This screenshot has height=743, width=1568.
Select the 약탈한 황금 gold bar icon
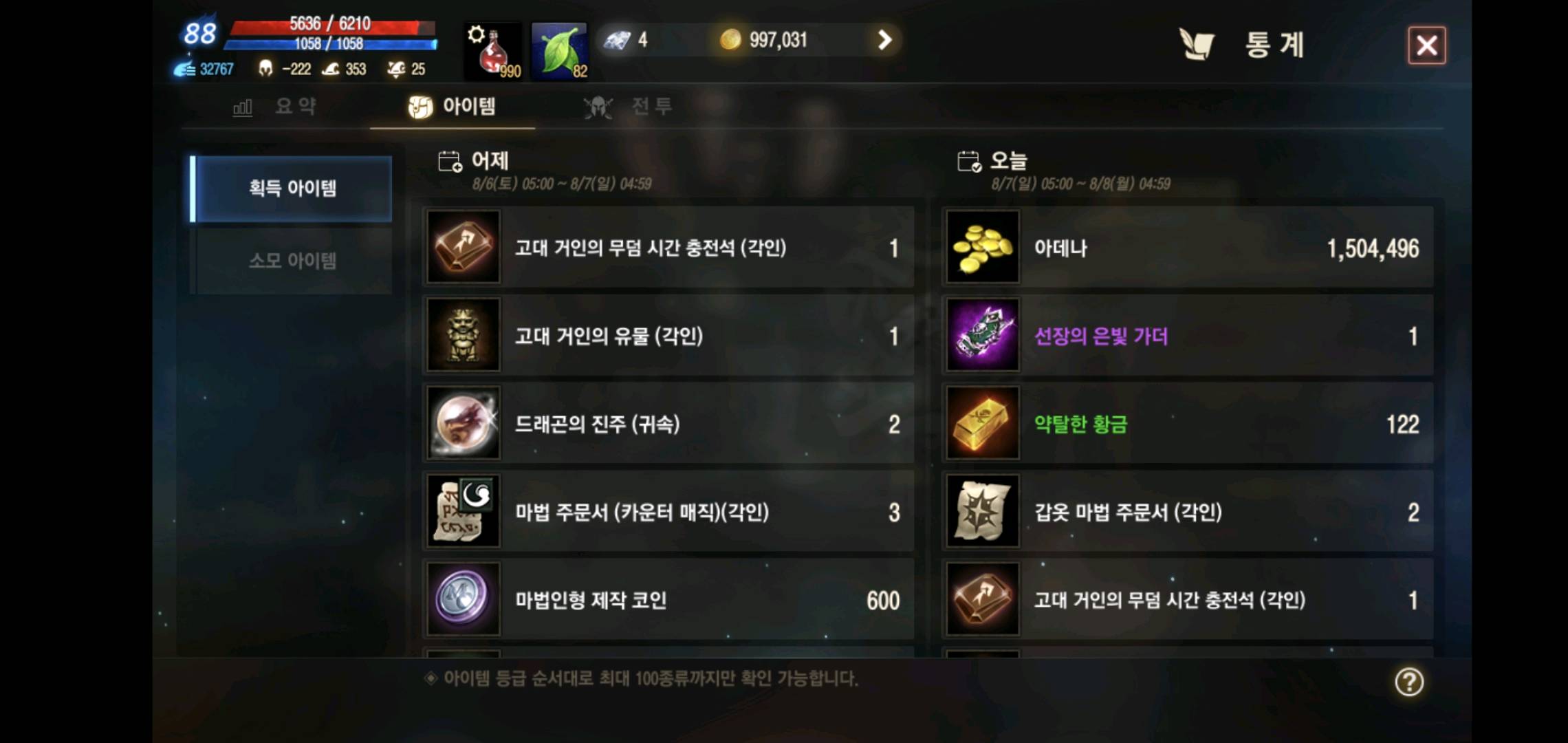[982, 424]
